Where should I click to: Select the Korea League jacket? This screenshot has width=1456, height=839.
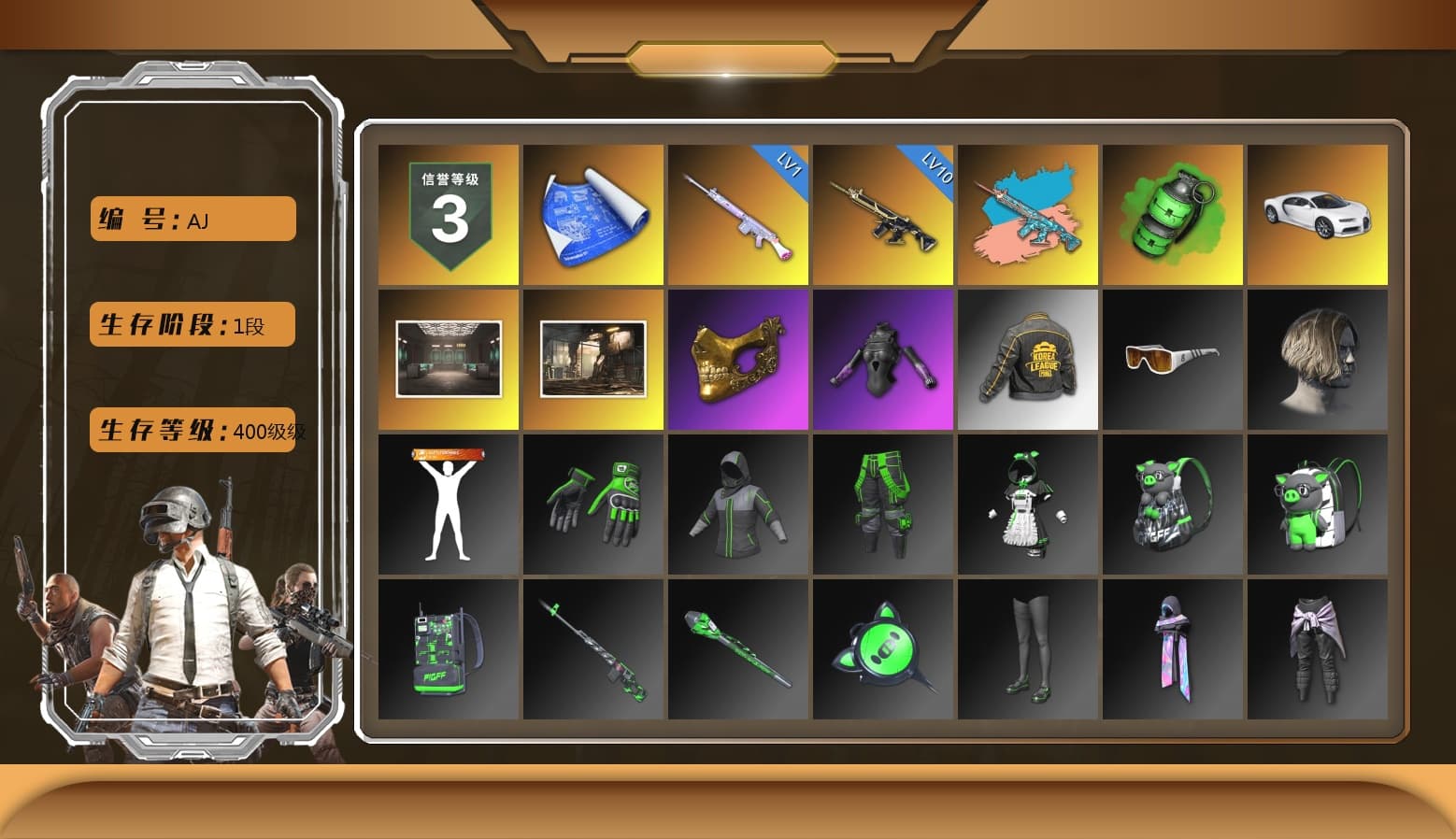coord(1028,360)
